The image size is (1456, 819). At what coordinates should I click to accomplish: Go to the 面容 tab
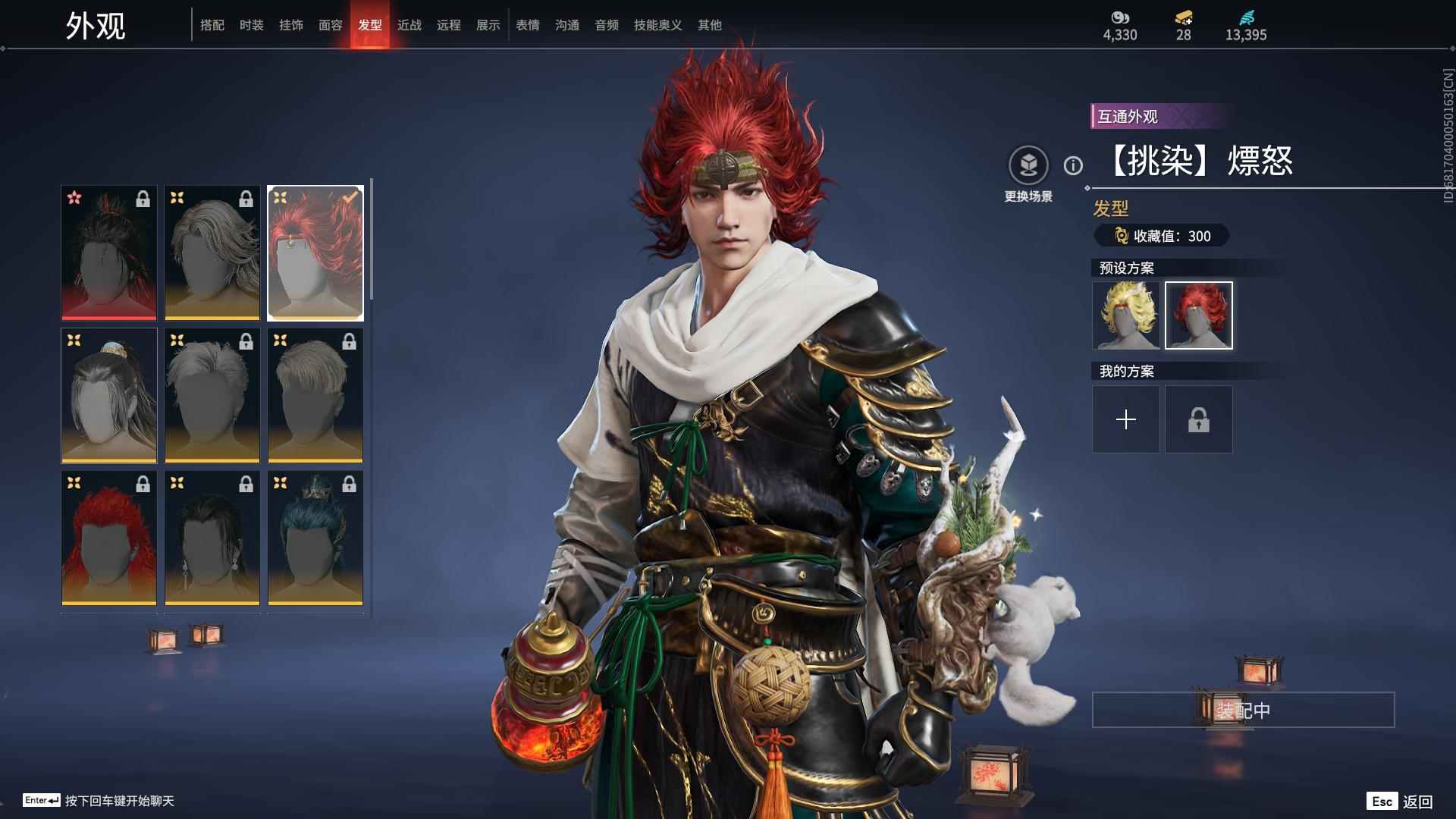[331, 25]
